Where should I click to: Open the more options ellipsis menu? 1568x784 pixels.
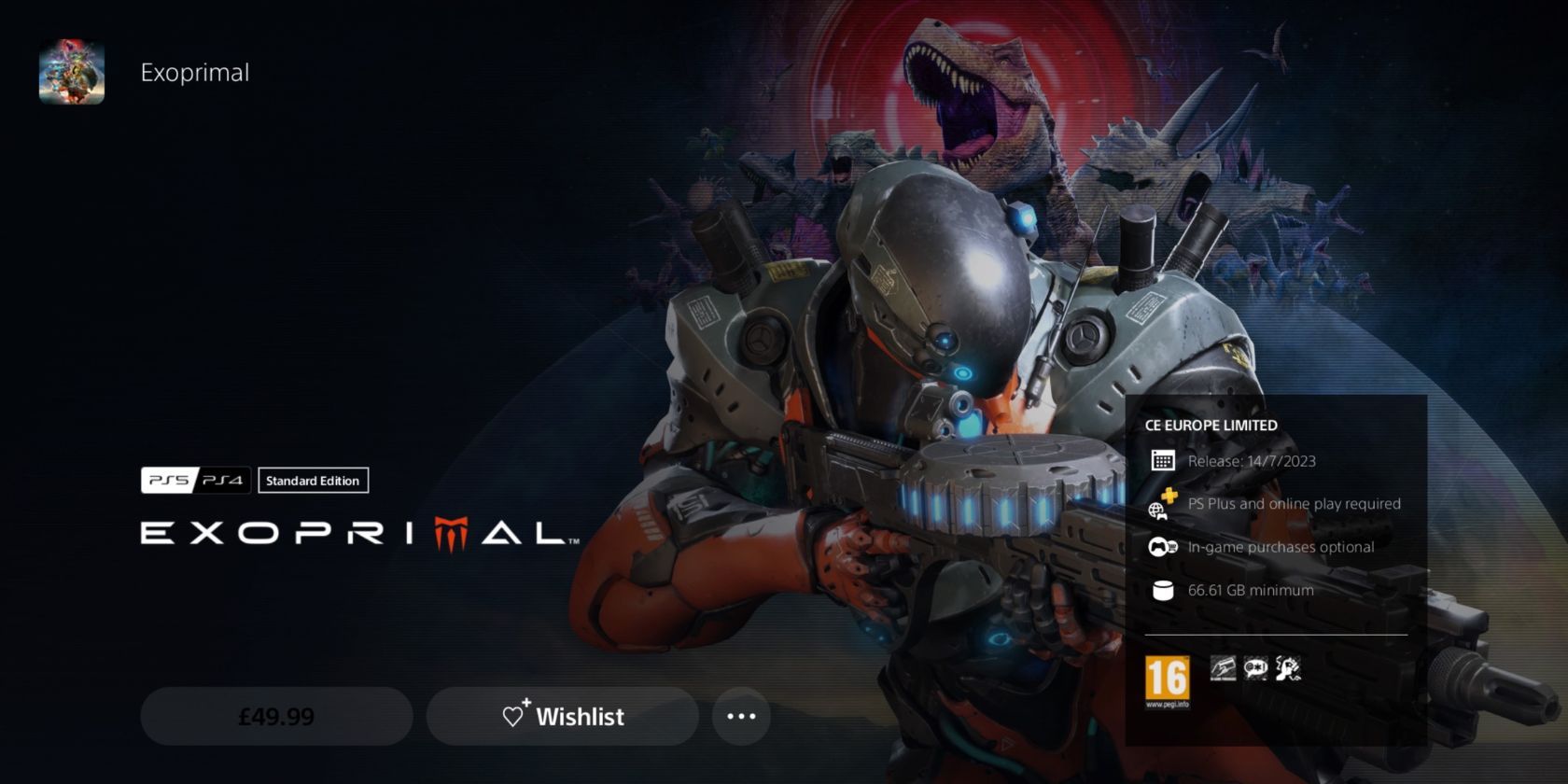click(x=740, y=715)
